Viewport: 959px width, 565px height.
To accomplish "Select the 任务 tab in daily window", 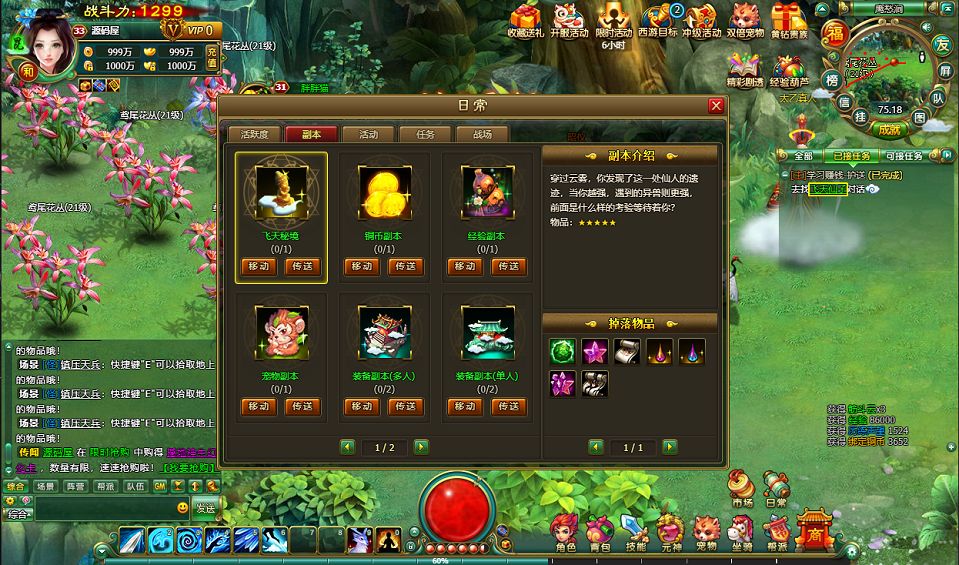I will tap(424, 134).
